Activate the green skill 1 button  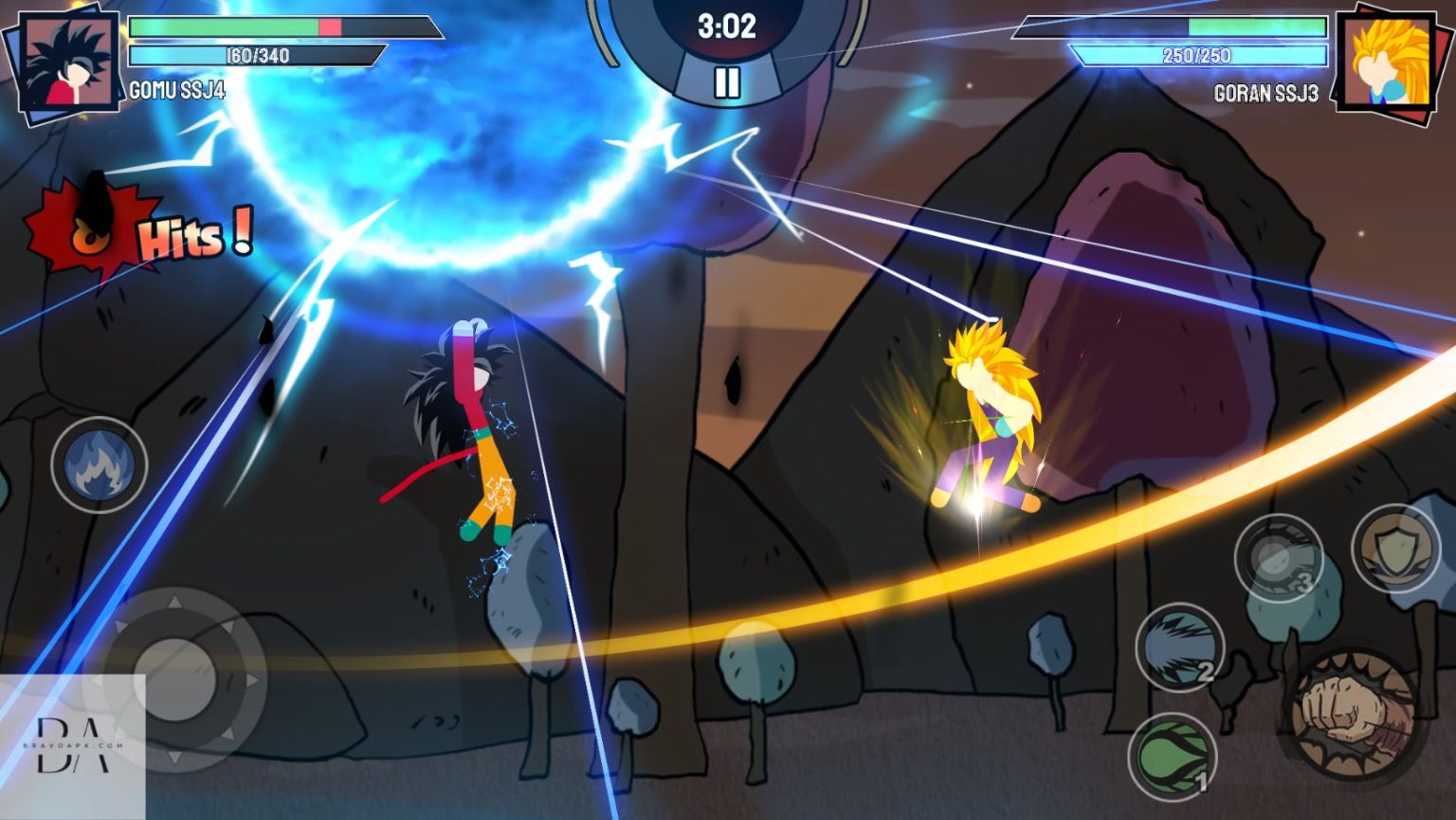(x=1172, y=757)
